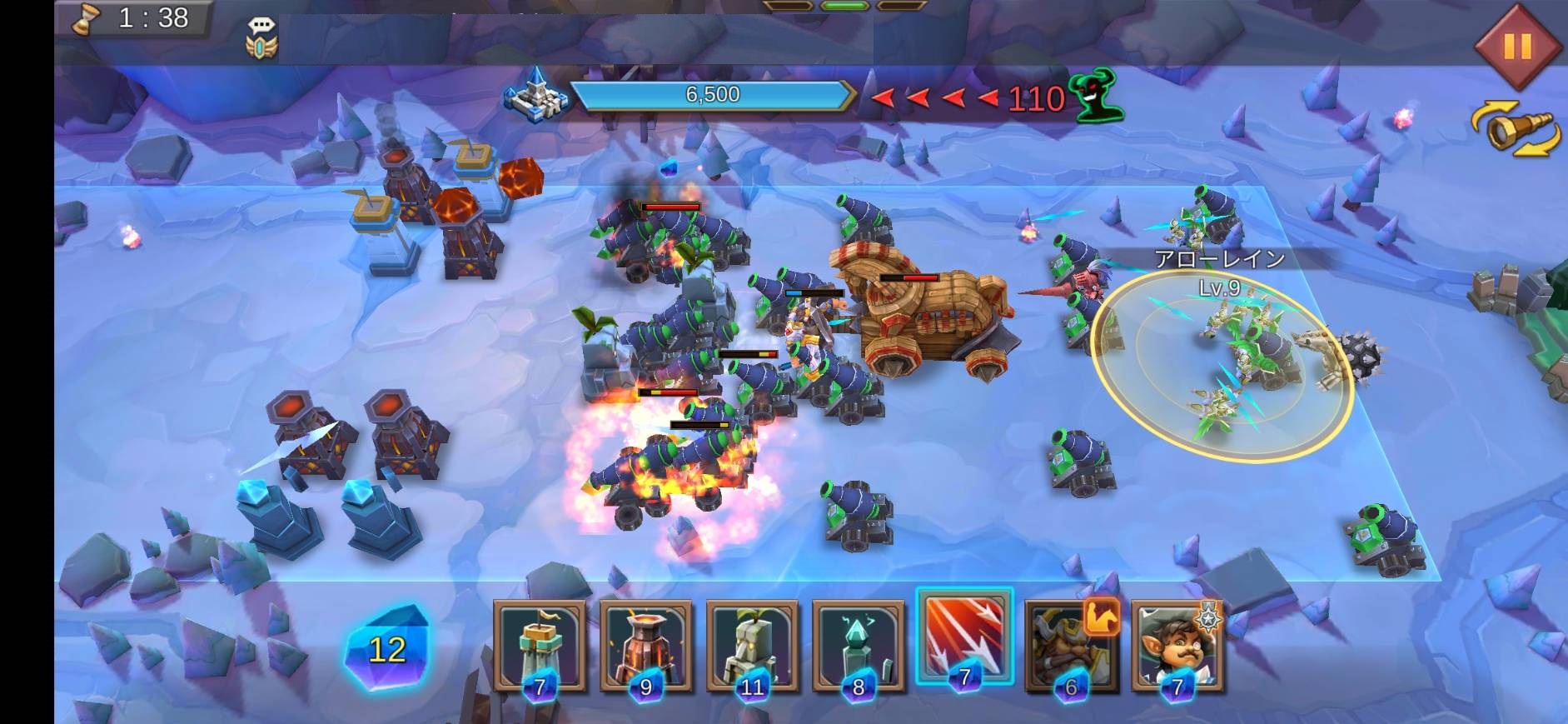This screenshot has width=1568, height=724.
Task: Deploy the goblin hero card costing 7
Action: coord(1177,647)
